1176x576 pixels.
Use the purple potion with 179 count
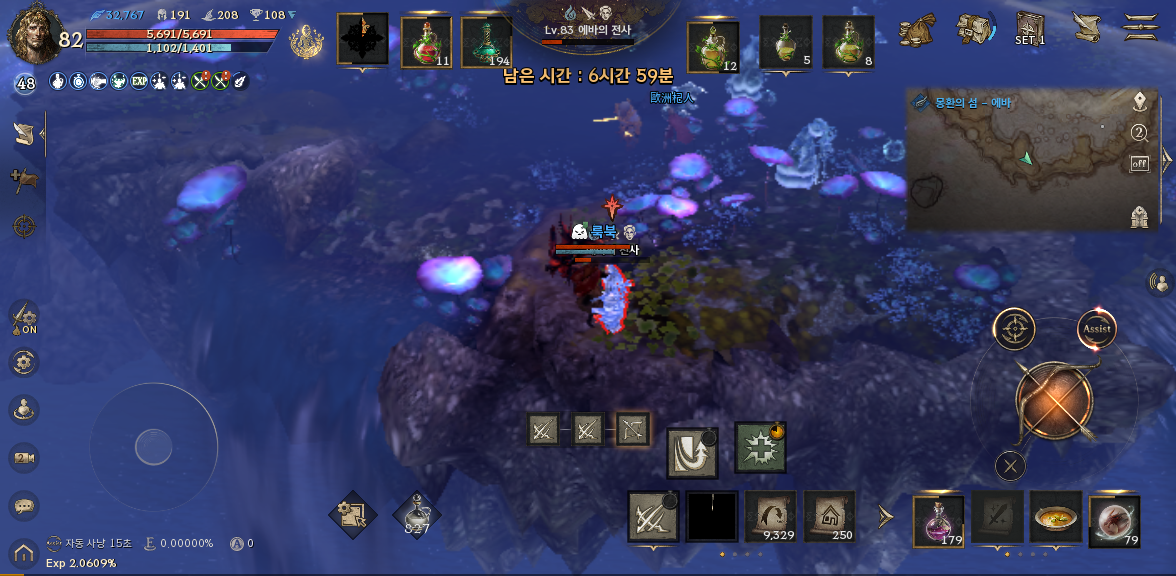click(939, 520)
